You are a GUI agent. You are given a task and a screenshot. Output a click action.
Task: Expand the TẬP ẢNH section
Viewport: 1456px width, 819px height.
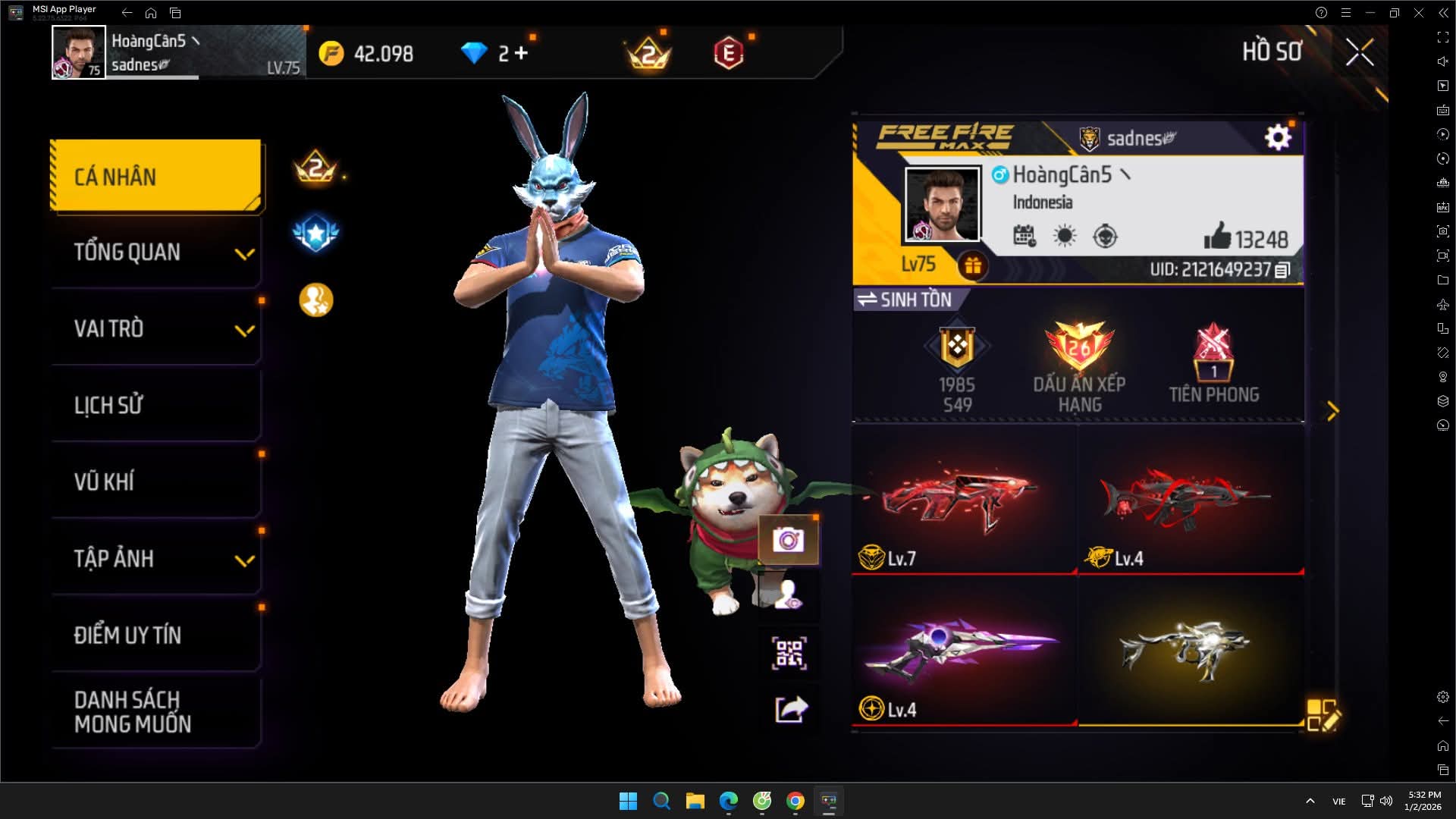[x=156, y=559]
